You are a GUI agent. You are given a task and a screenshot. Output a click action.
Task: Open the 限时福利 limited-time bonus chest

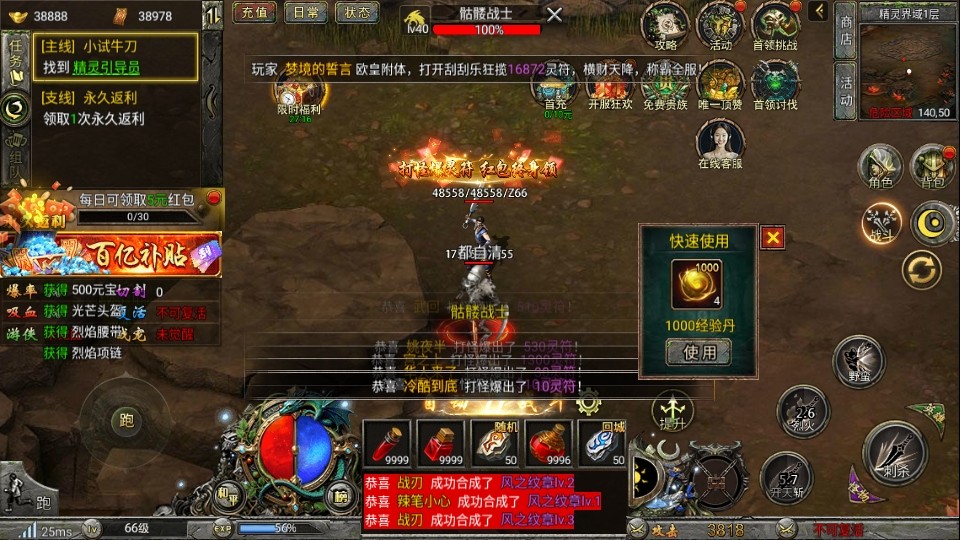298,98
